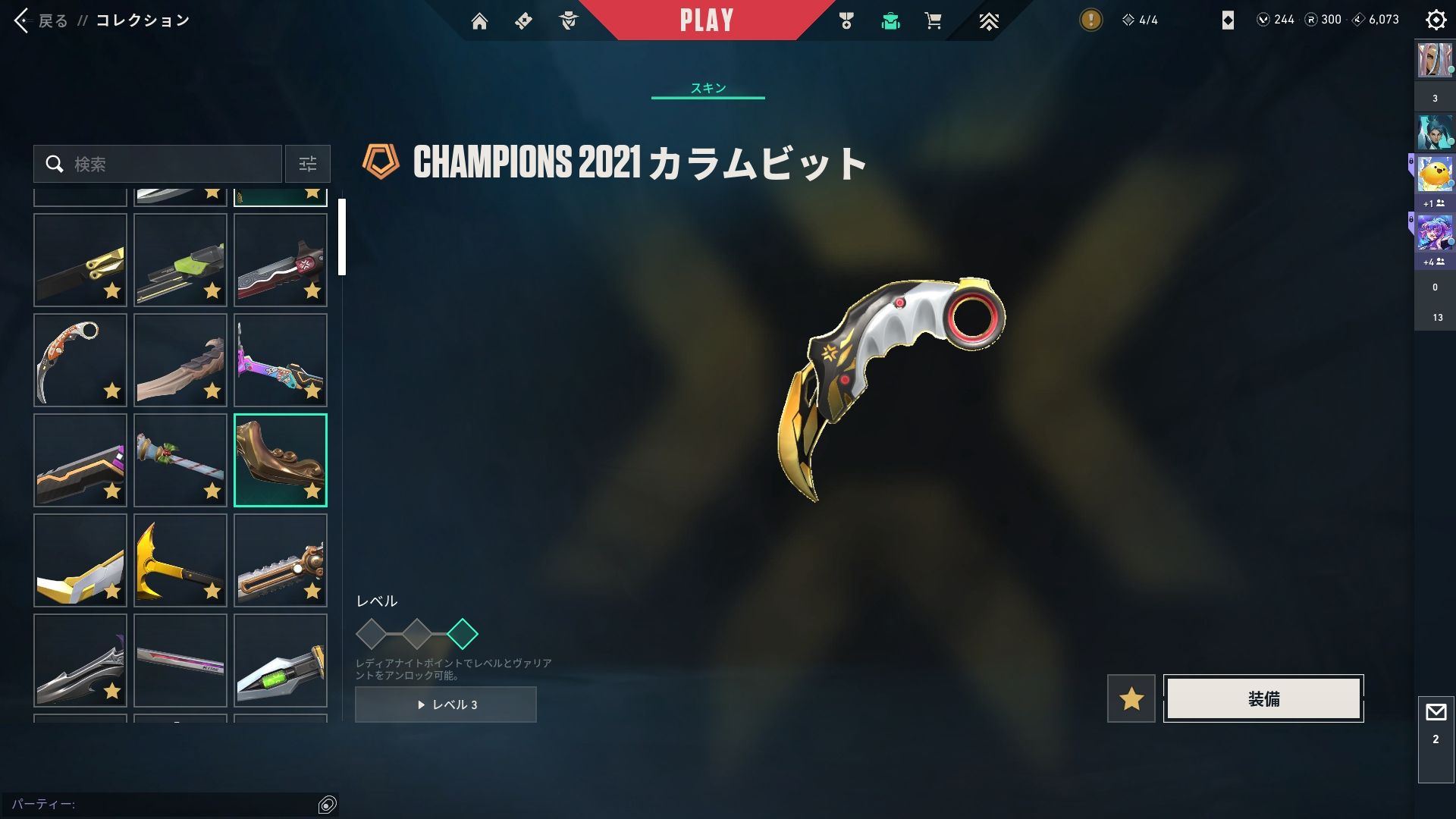Image resolution: width=1456 pixels, height=819 pixels.
Task: Open the mail inbox icon
Action: 1436,713
